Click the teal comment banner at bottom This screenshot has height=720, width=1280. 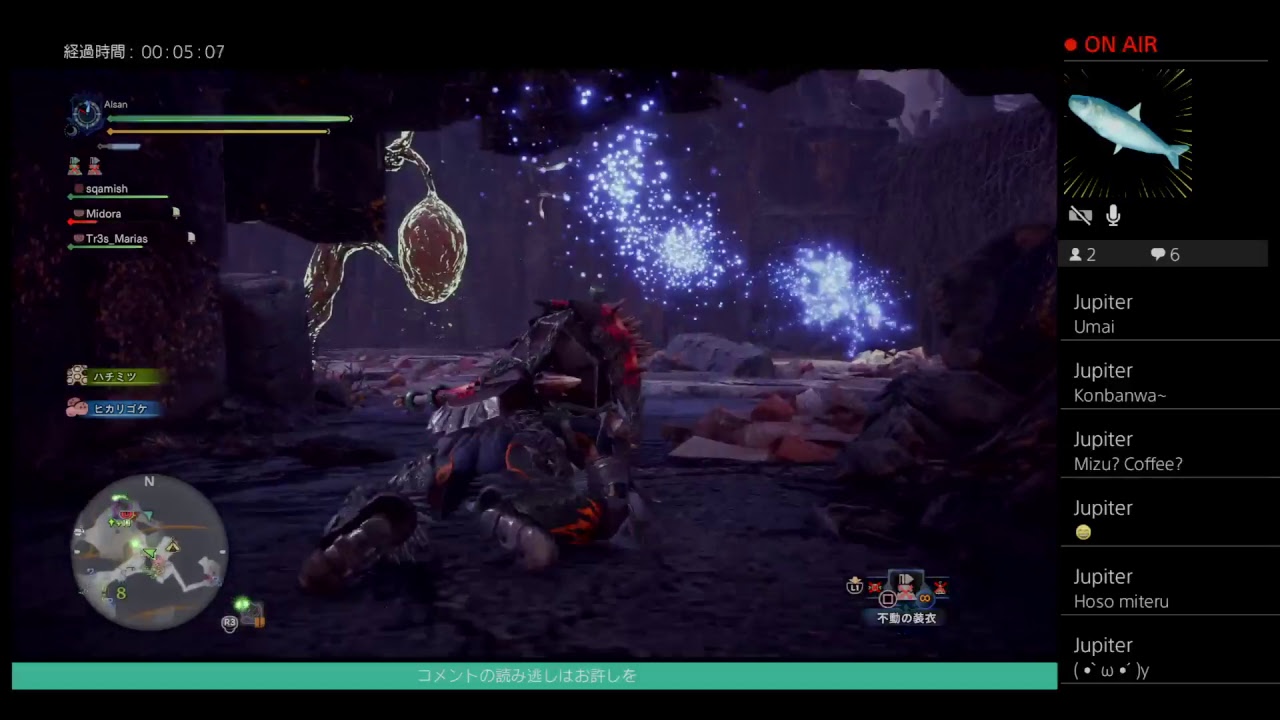(x=528, y=676)
